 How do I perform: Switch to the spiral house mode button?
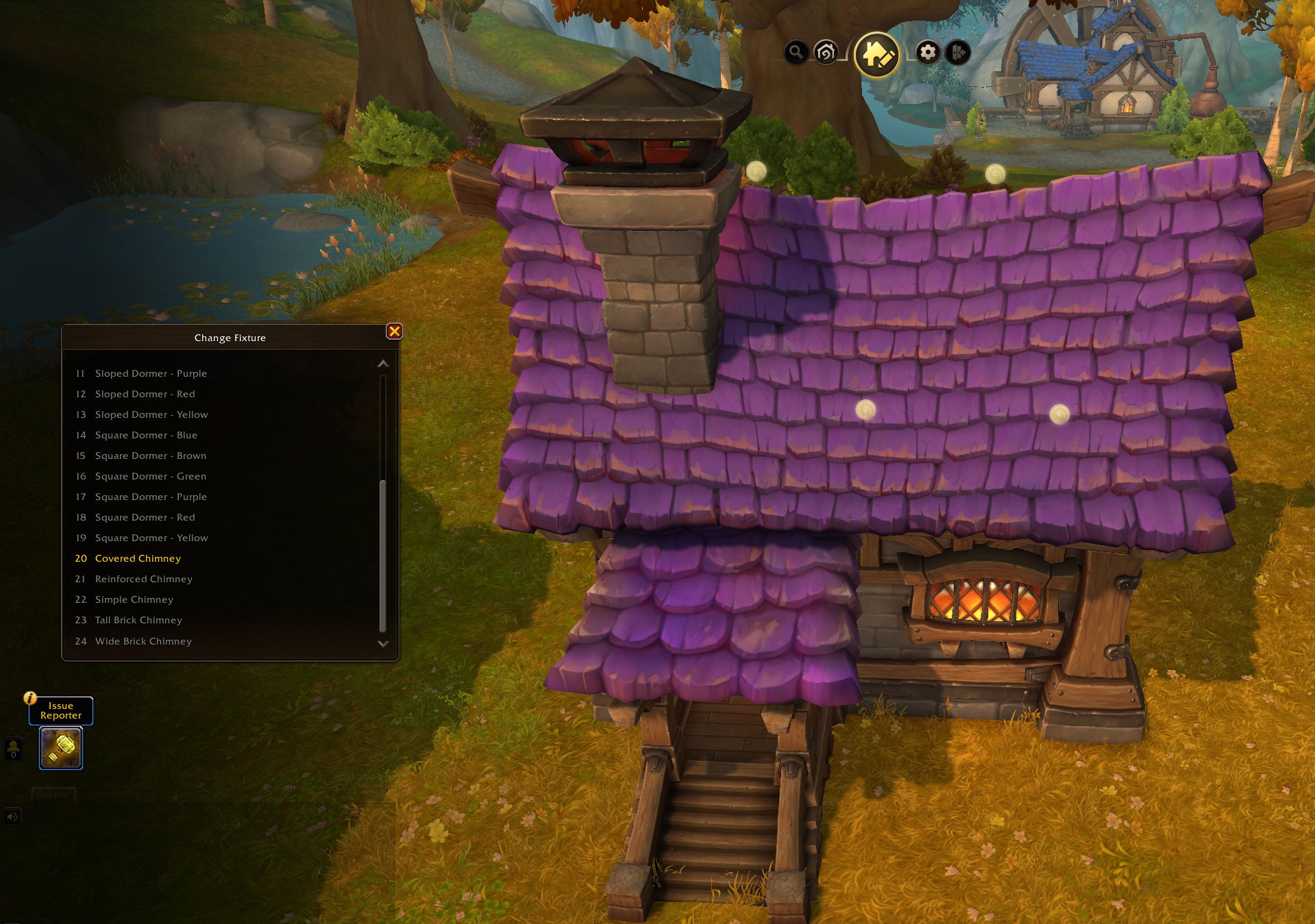[826, 52]
